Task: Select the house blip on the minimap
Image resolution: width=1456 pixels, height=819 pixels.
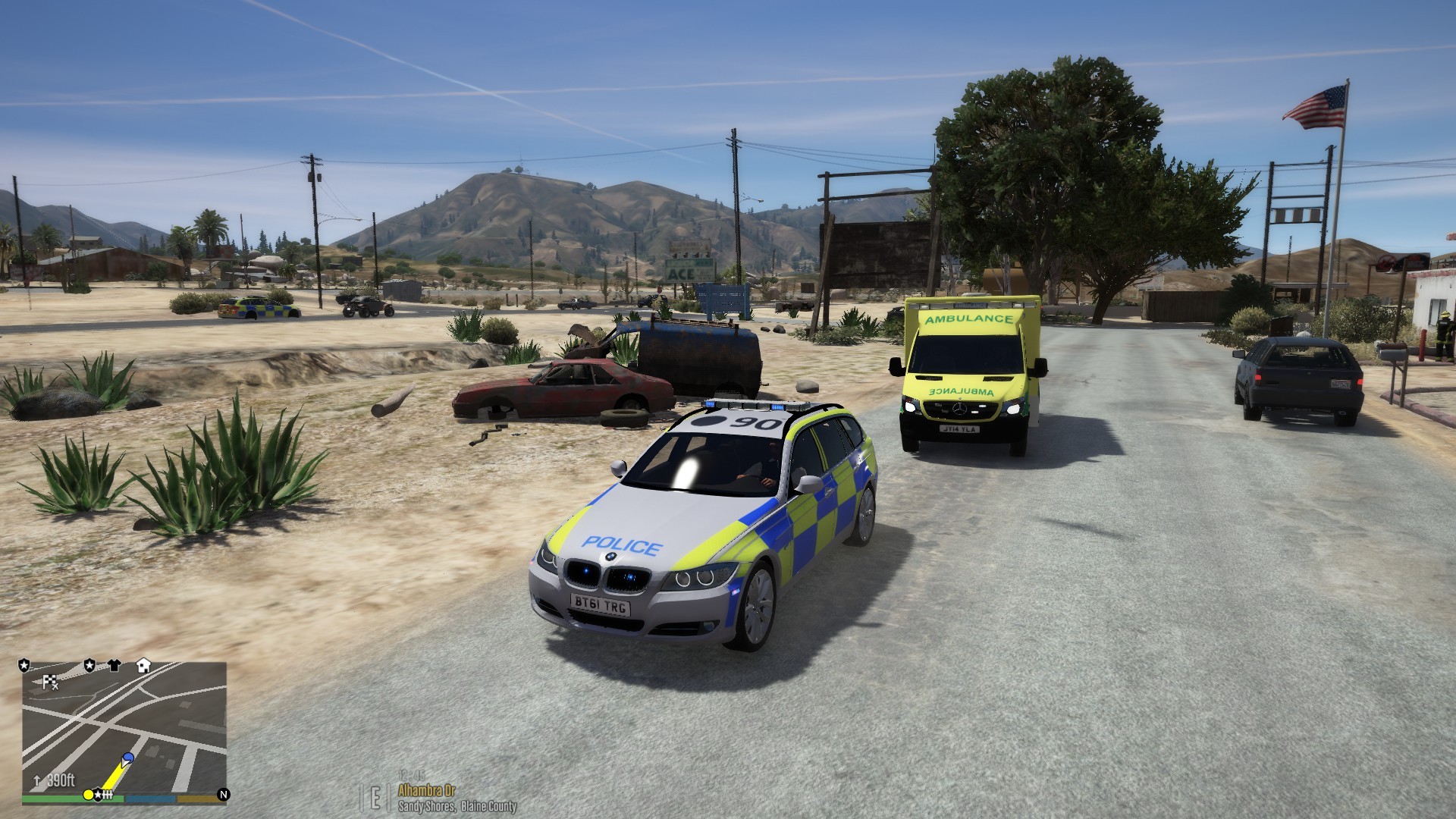Action: click(143, 666)
